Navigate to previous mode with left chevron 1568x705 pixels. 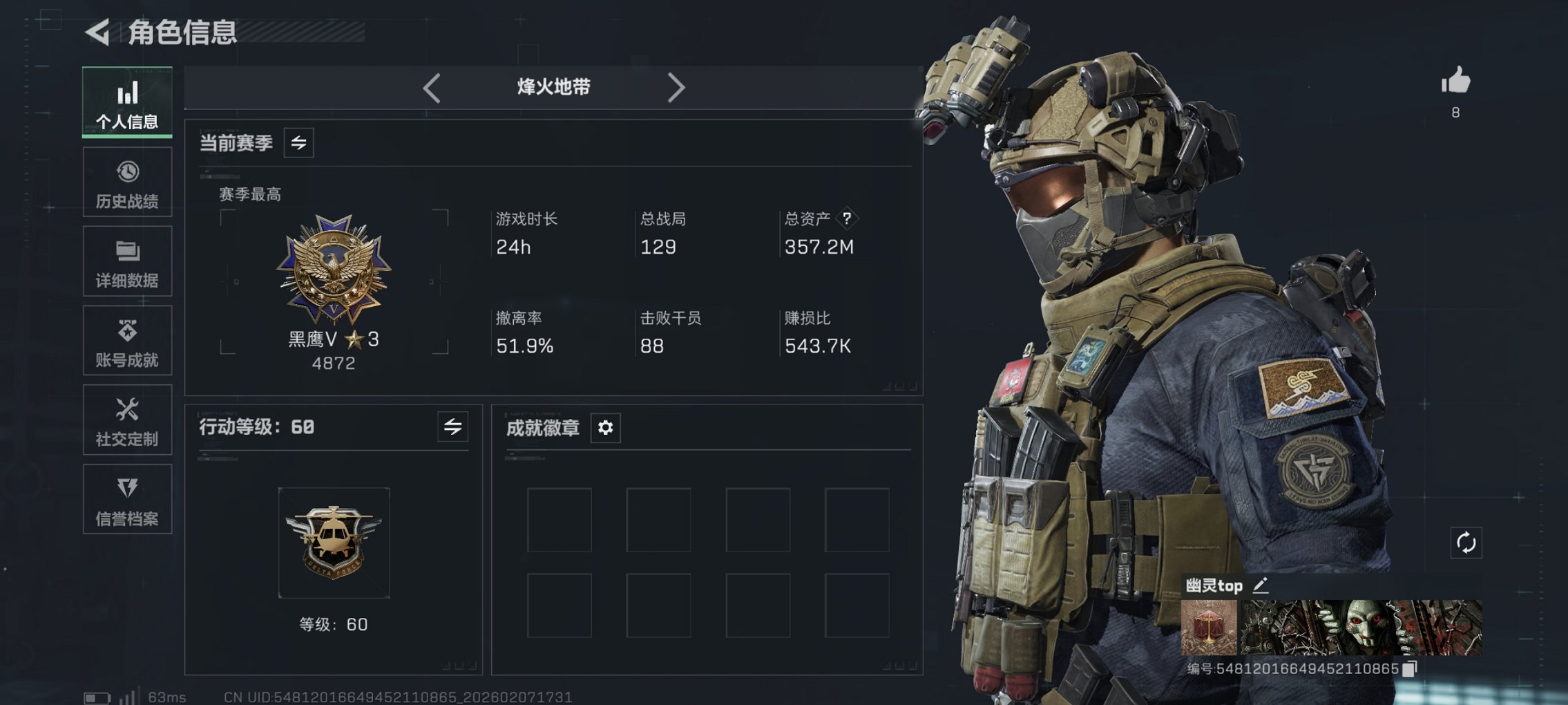coord(432,86)
